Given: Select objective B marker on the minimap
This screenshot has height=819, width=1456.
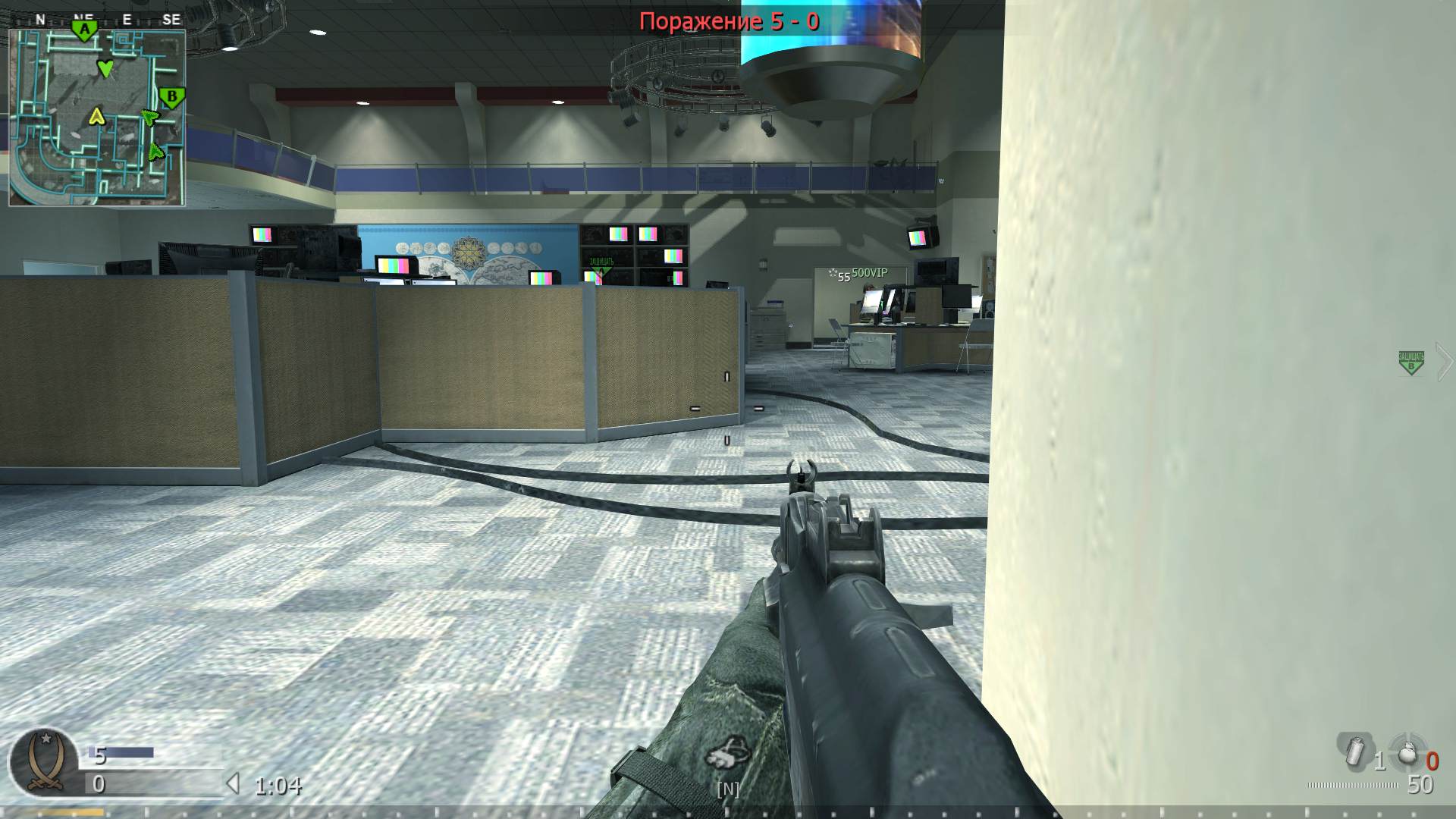Looking at the screenshot, I should [x=172, y=96].
